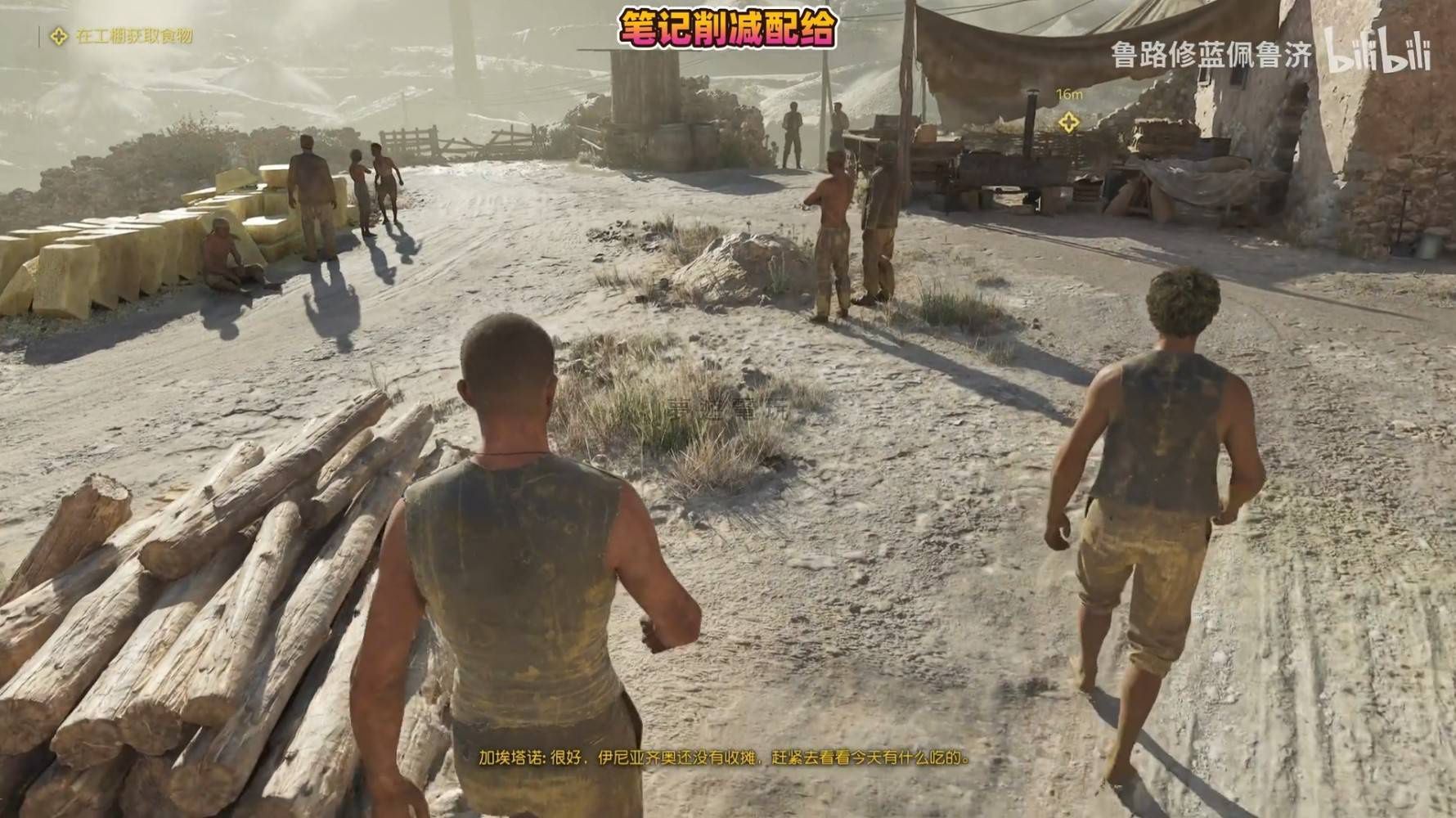Image resolution: width=1456 pixels, height=818 pixels.
Task: Select the food objective tracker at top-left
Action: tap(124, 37)
